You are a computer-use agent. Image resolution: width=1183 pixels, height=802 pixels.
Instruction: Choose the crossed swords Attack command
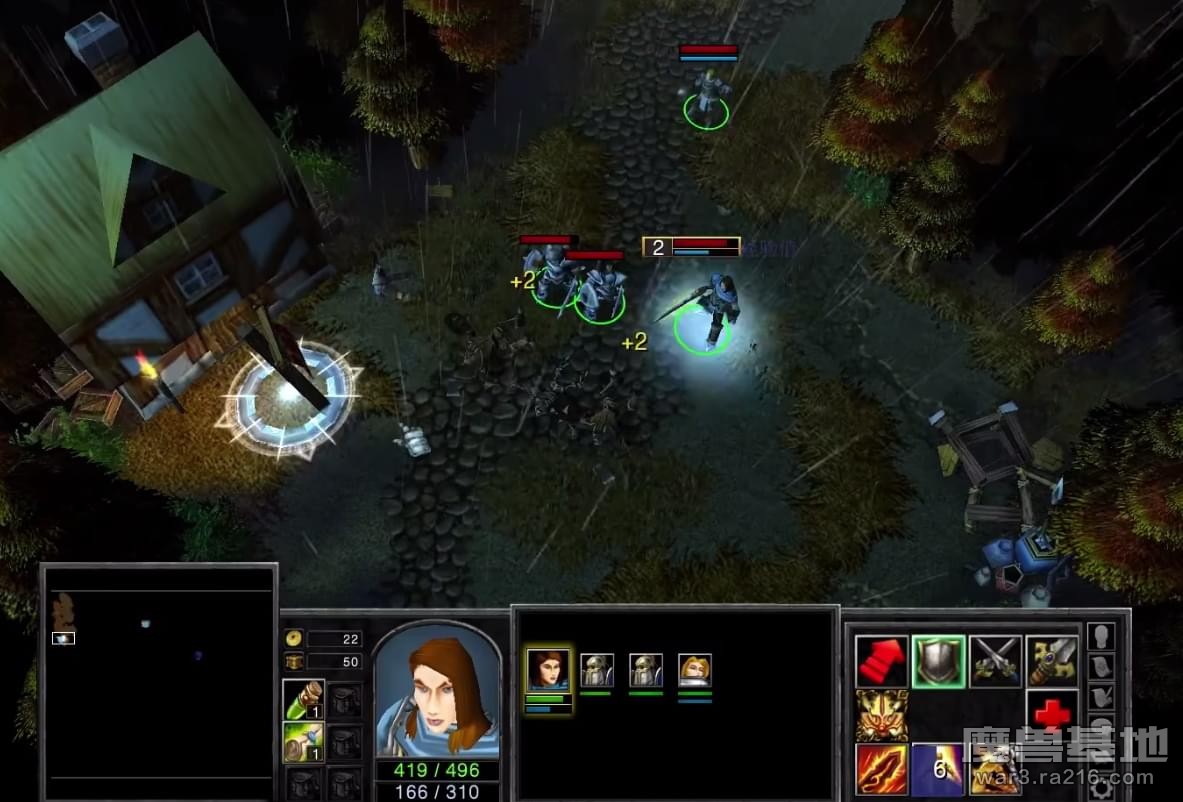point(995,661)
